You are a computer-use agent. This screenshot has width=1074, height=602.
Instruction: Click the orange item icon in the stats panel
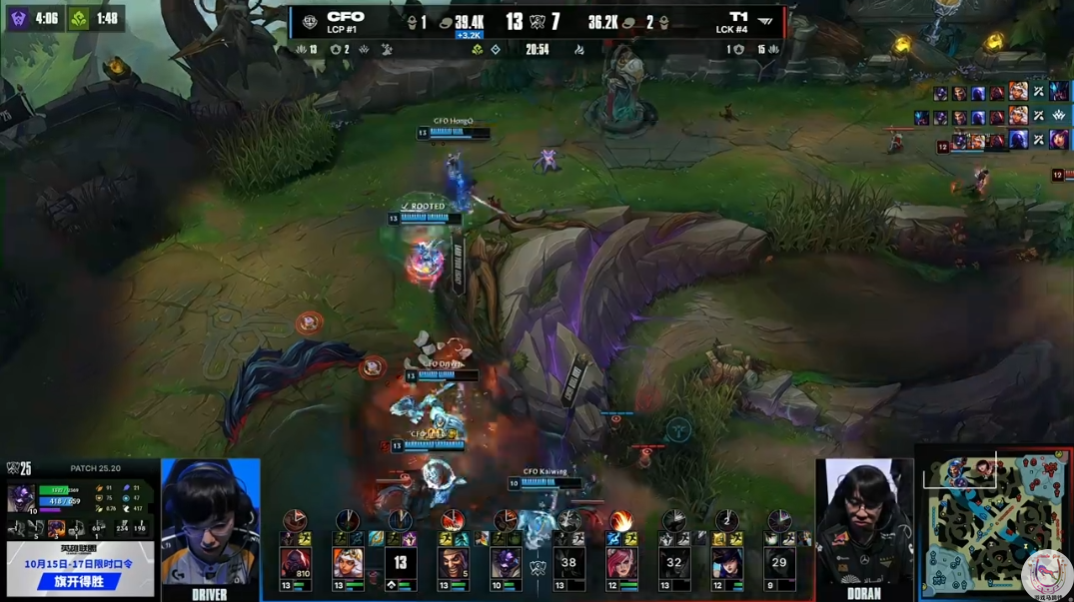(56, 529)
